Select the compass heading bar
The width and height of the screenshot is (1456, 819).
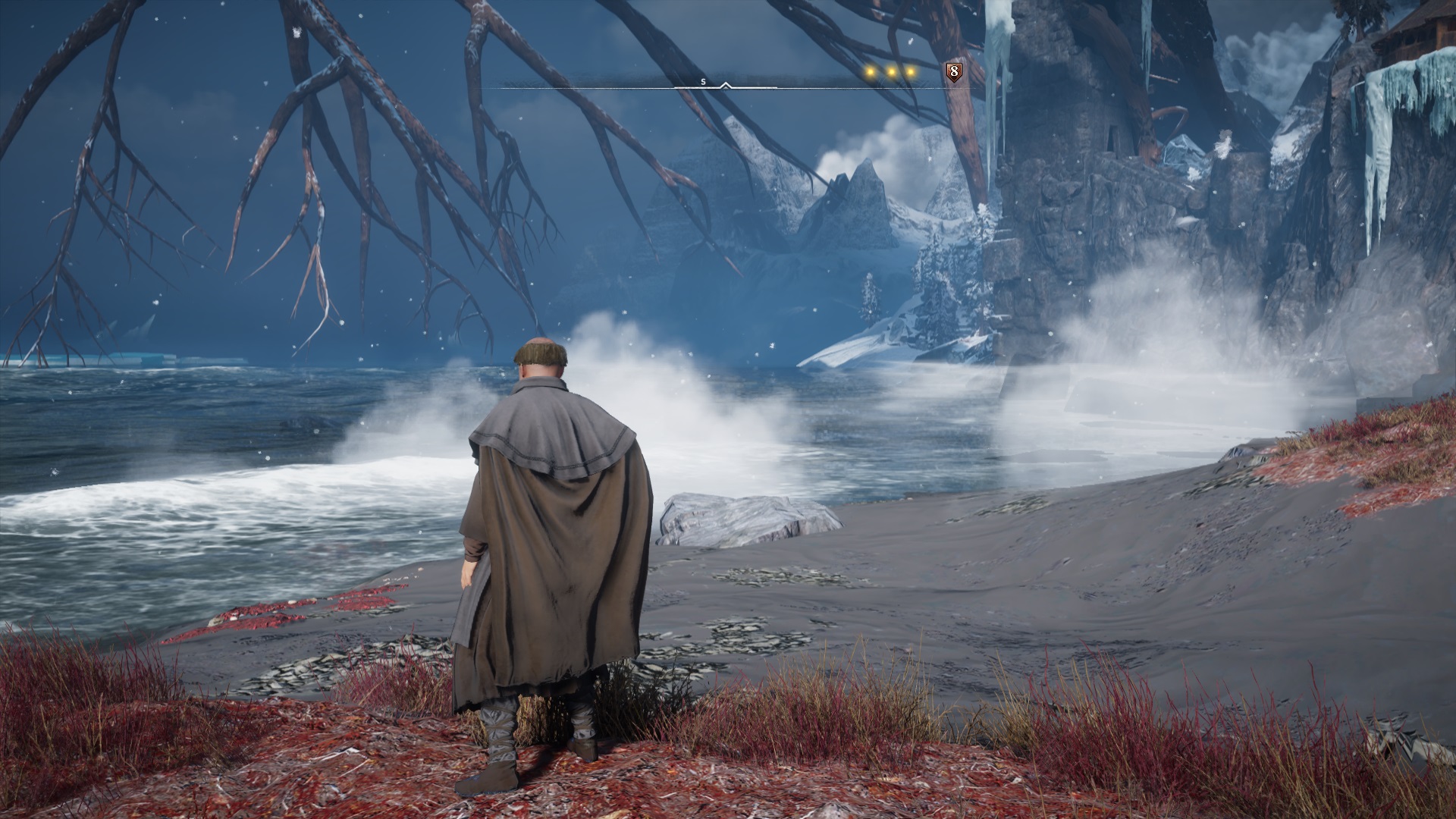726,83
